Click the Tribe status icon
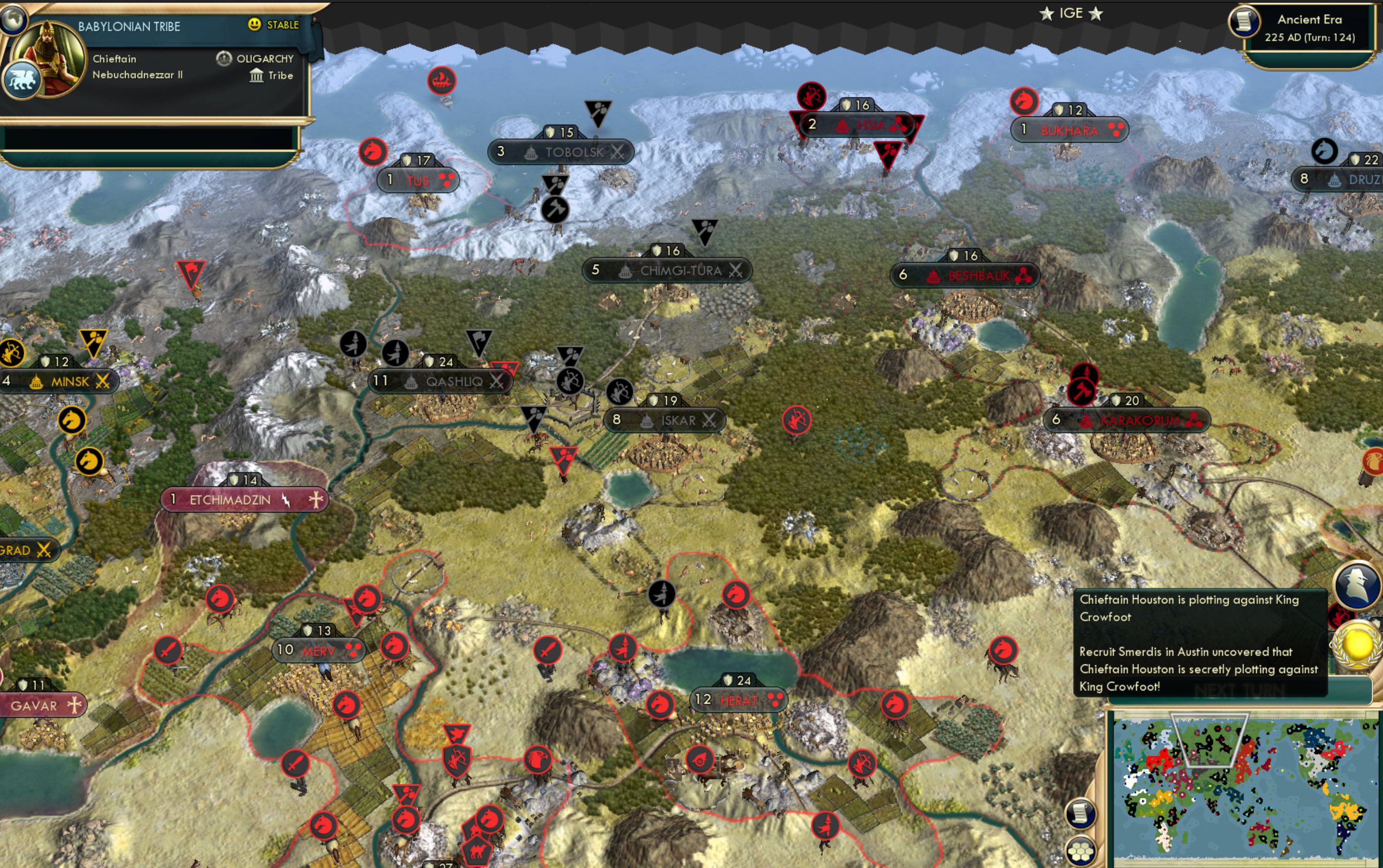The height and width of the screenshot is (868, 1383). 257,75
